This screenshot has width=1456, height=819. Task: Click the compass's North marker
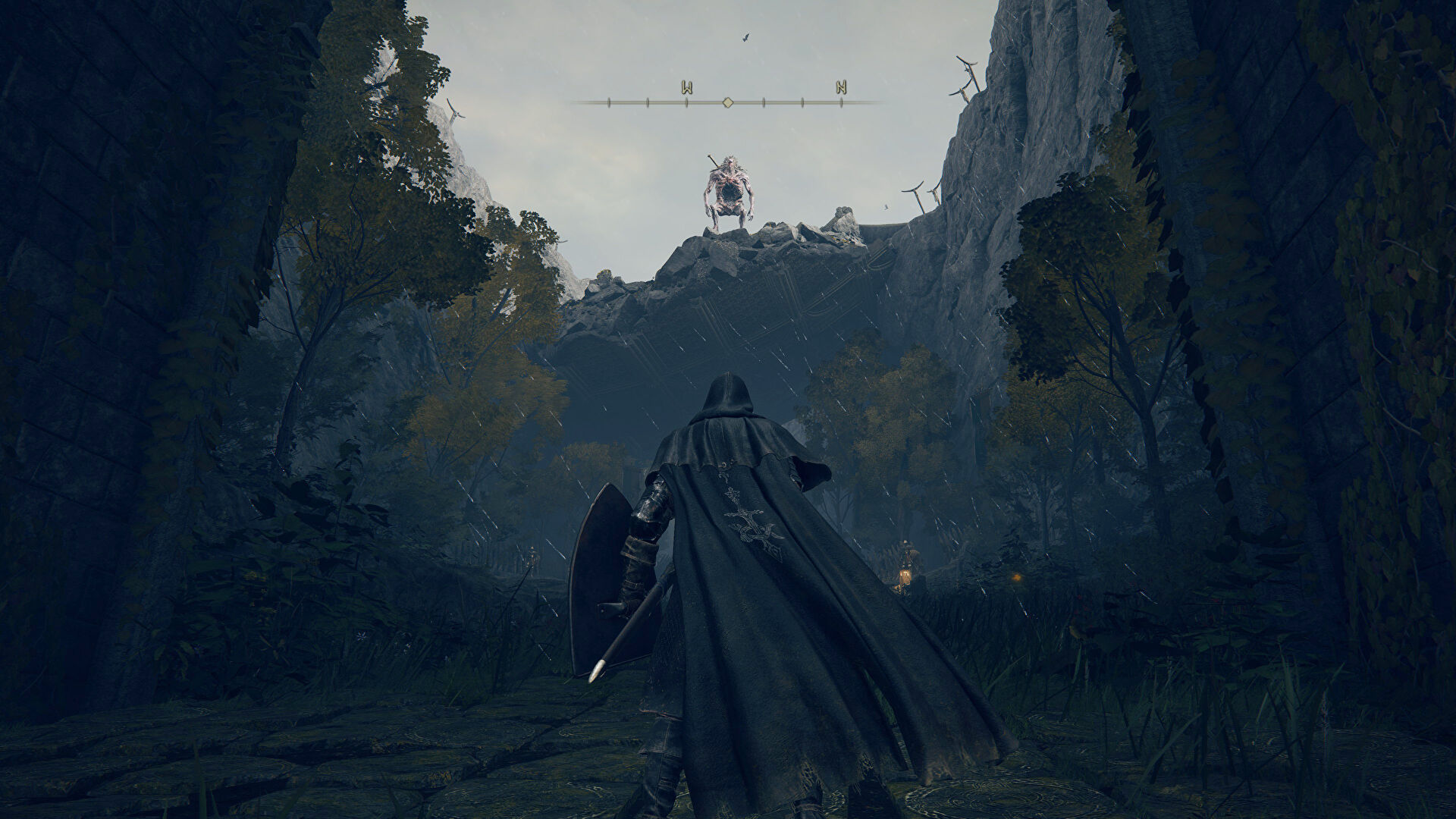(841, 87)
